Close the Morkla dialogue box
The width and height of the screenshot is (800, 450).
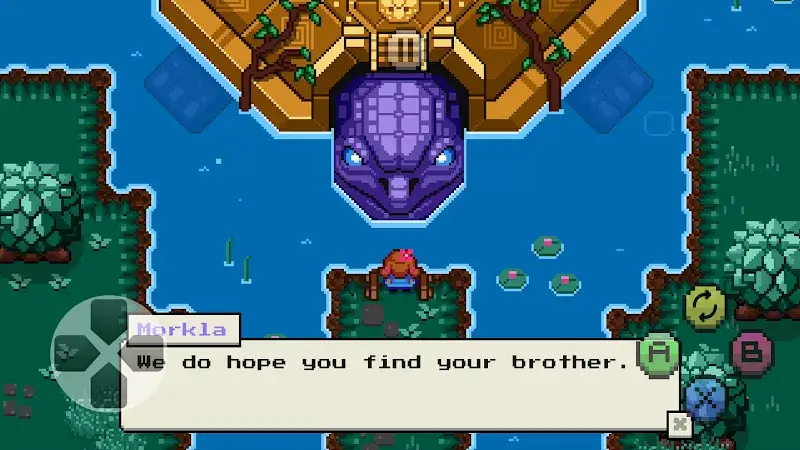click(x=680, y=423)
